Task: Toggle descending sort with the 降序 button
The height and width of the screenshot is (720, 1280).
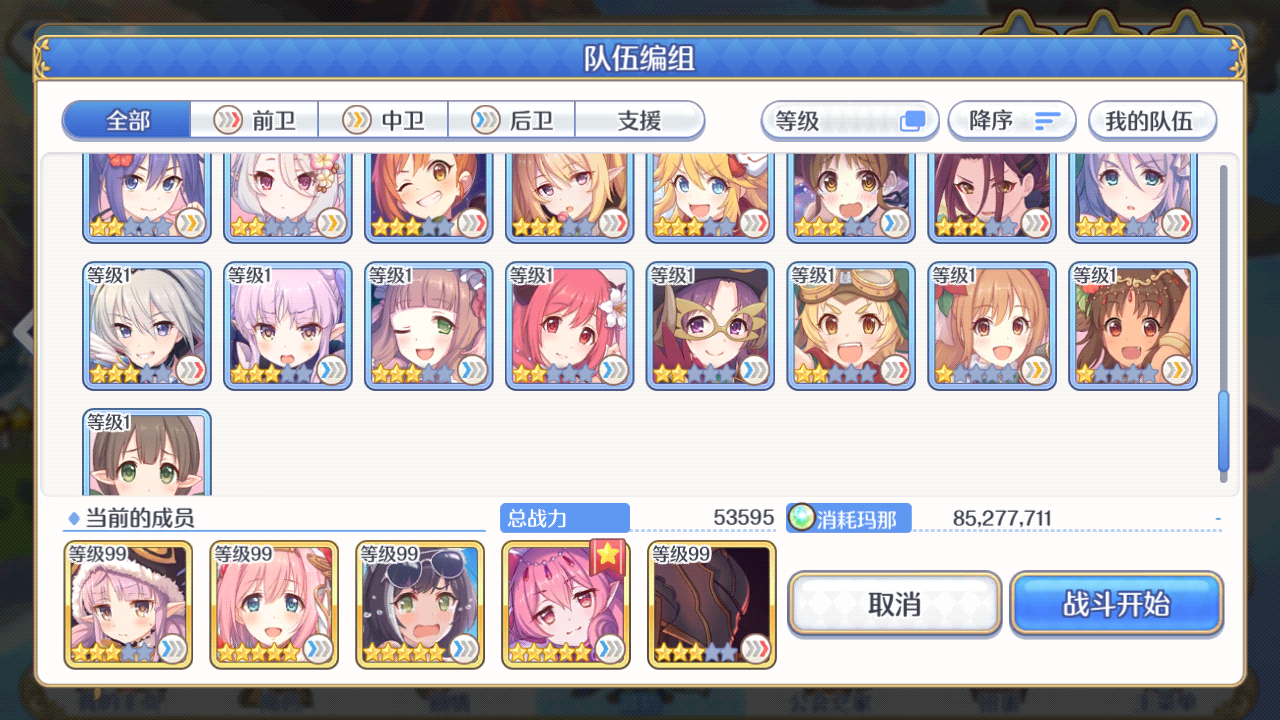Action: click(1012, 119)
